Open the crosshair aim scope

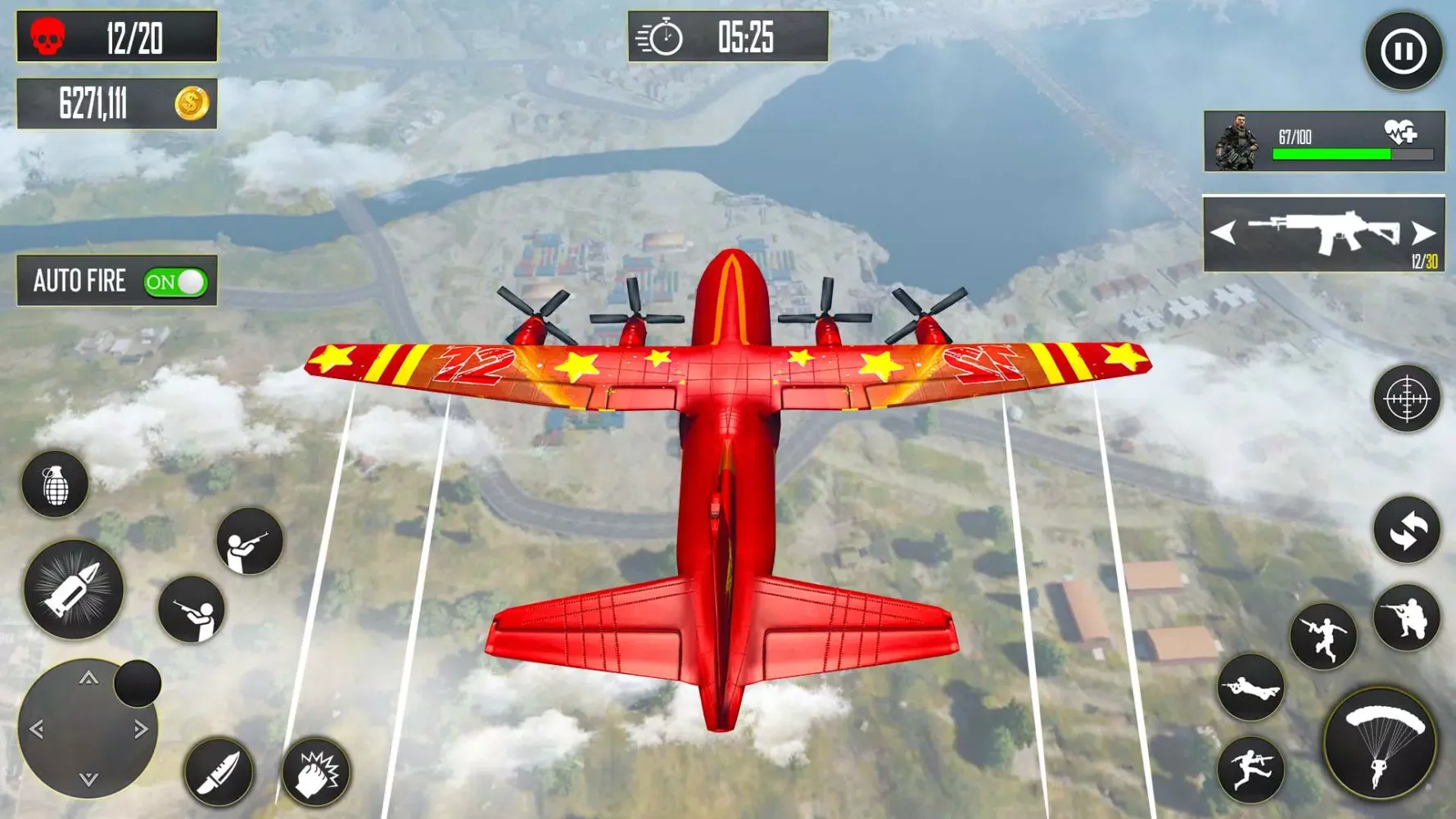[x=1406, y=399]
